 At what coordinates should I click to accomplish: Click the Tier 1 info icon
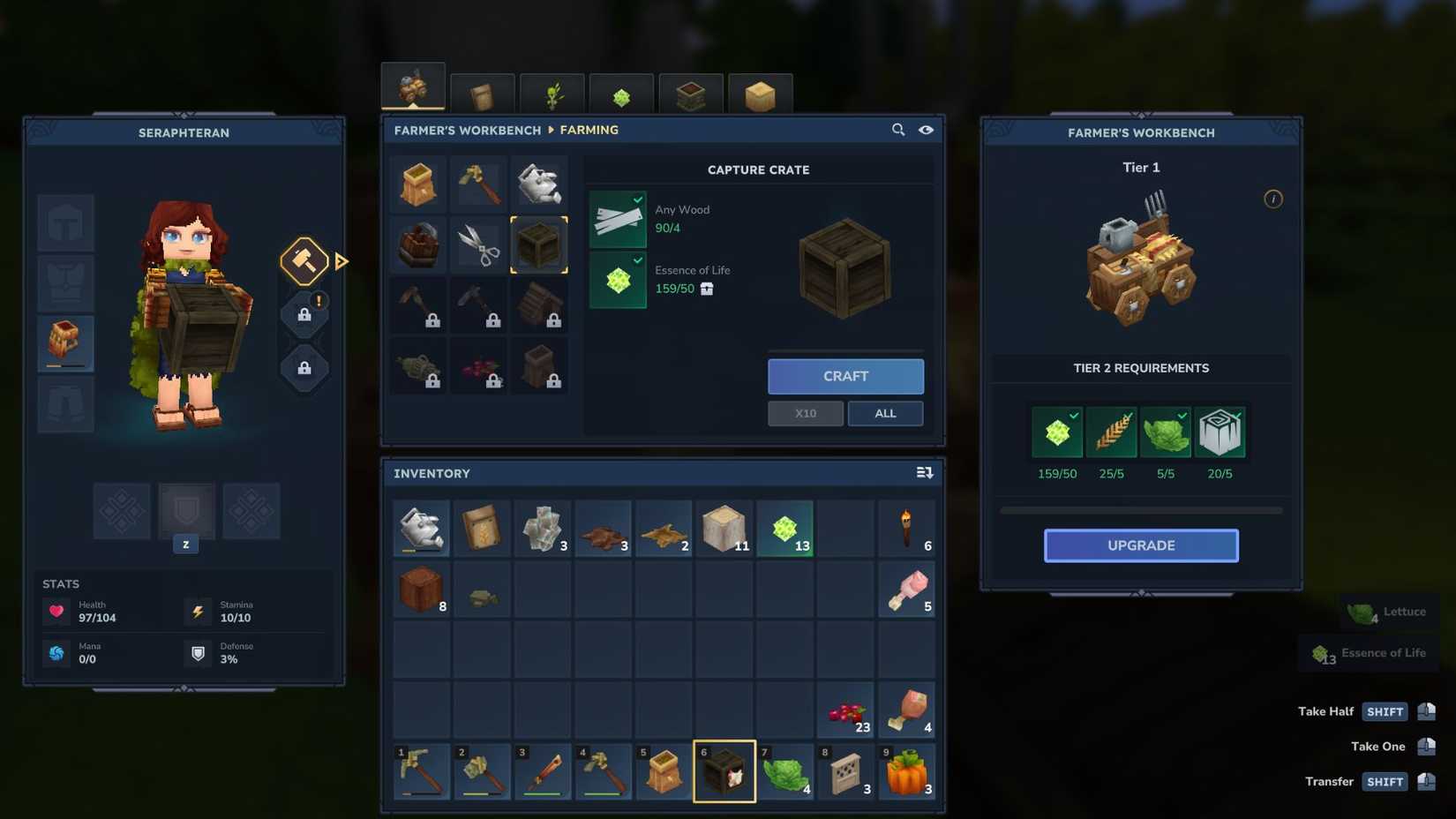(1272, 199)
